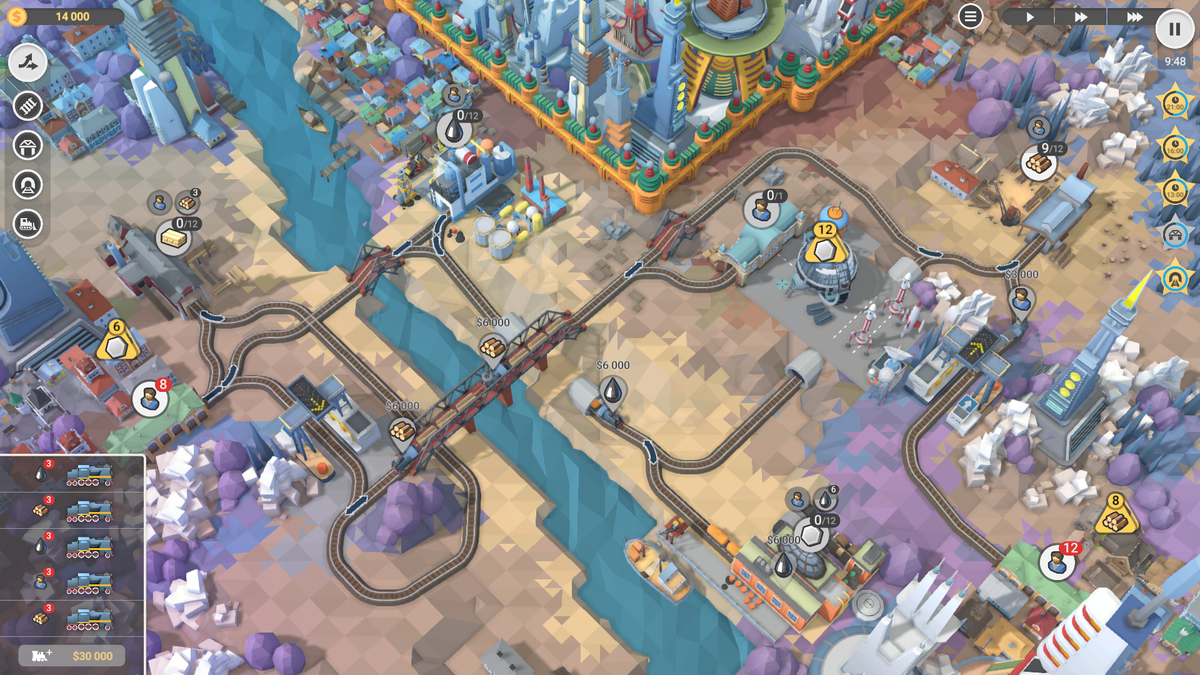Click the 13:00 star time objective
Image resolution: width=1200 pixels, height=675 pixels.
[1174, 189]
